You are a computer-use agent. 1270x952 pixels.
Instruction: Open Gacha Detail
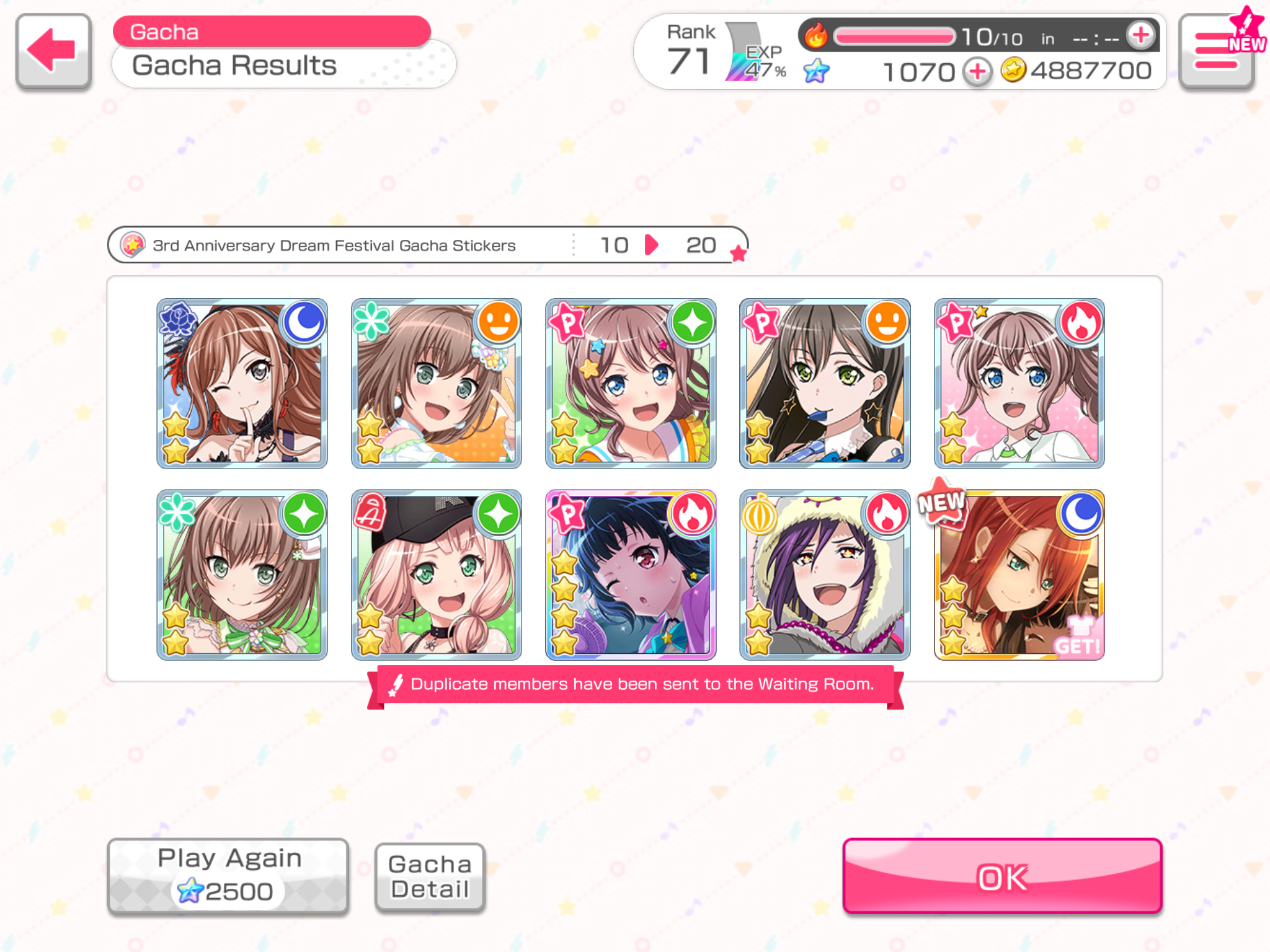pyautogui.click(x=430, y=877)
